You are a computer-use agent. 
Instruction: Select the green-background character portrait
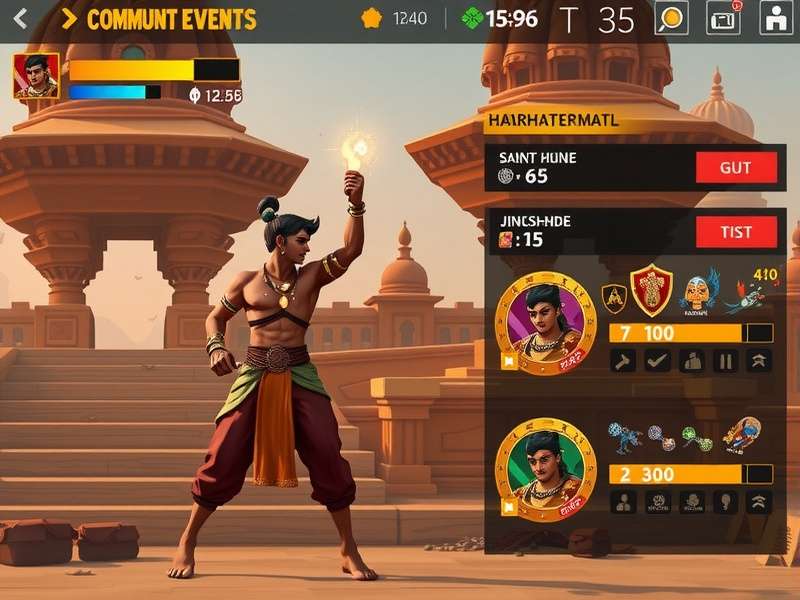point(545,464)
